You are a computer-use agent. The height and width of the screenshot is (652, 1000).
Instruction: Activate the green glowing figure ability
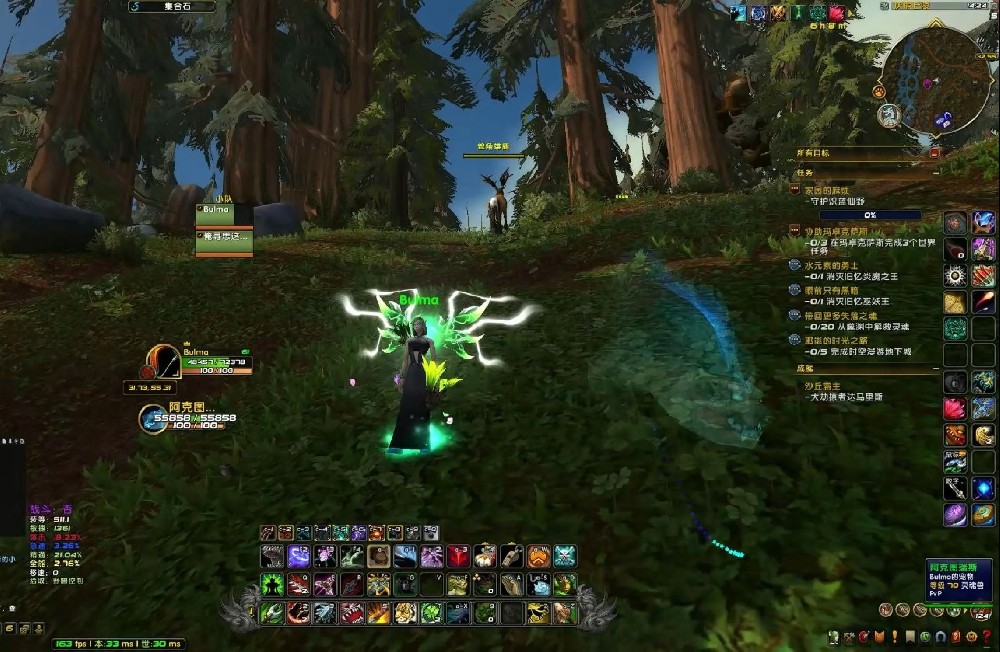(271, 584)
